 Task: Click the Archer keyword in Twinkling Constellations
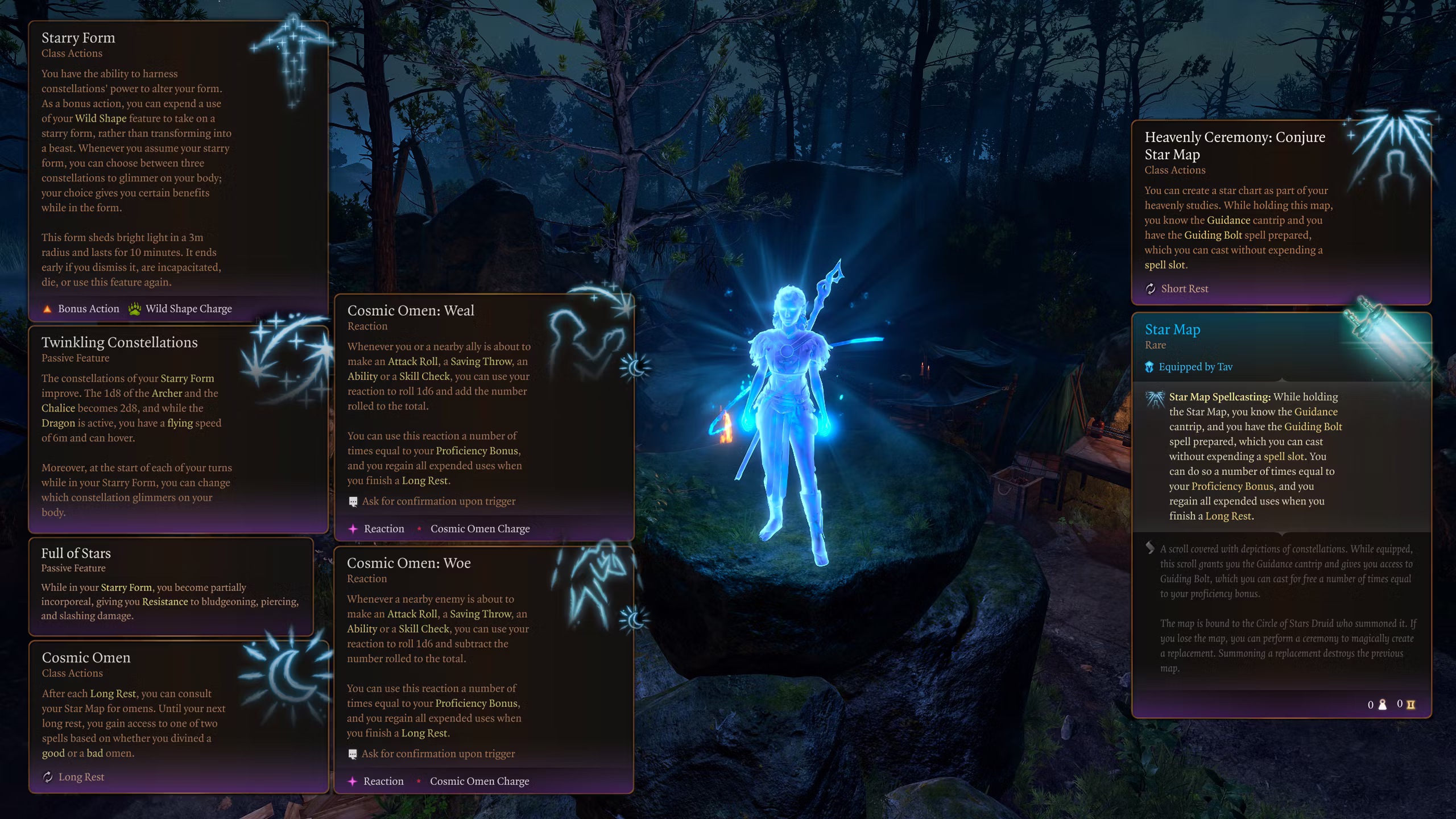pos(167,393)
